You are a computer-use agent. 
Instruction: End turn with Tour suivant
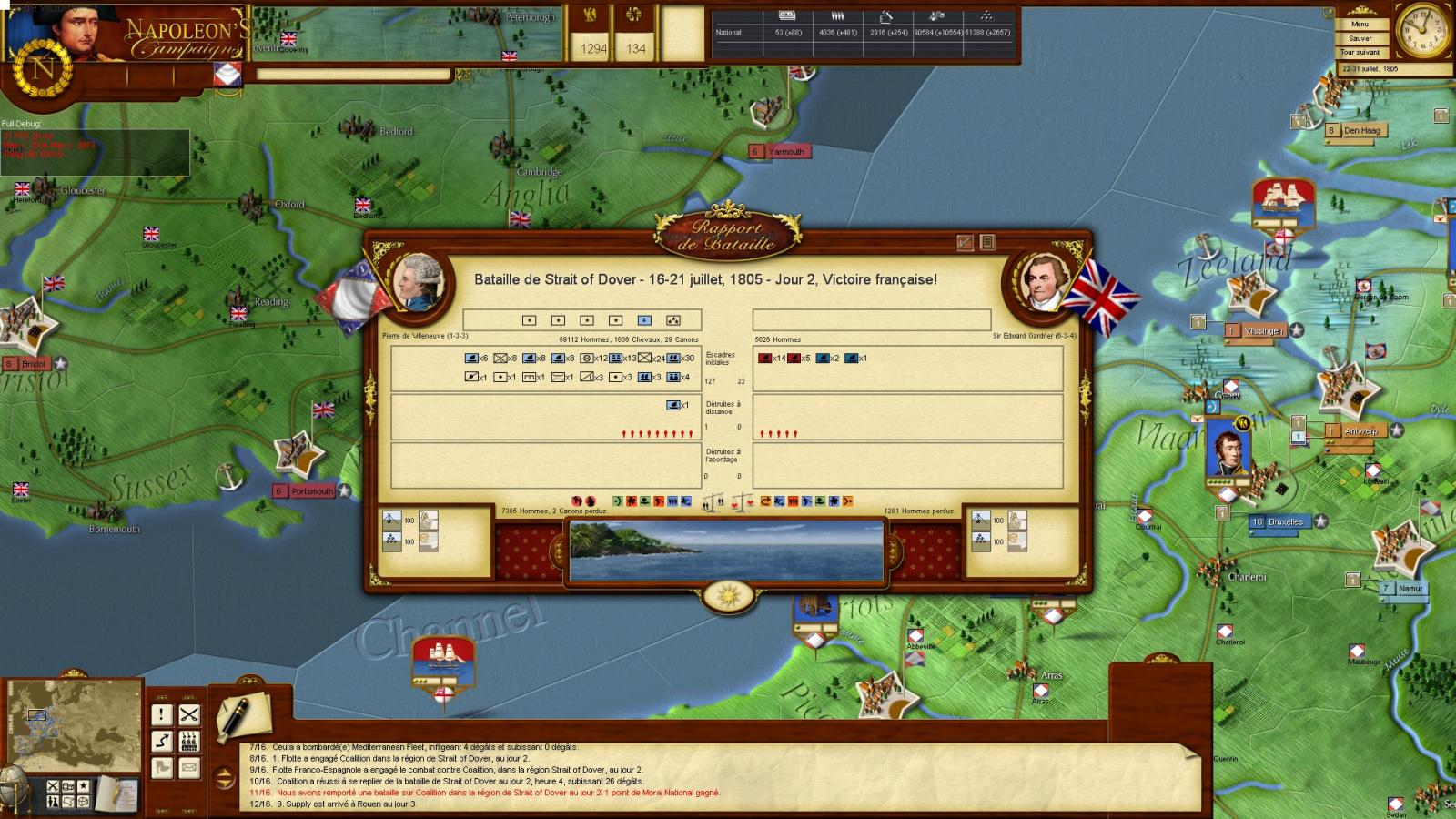(1360, 52)
